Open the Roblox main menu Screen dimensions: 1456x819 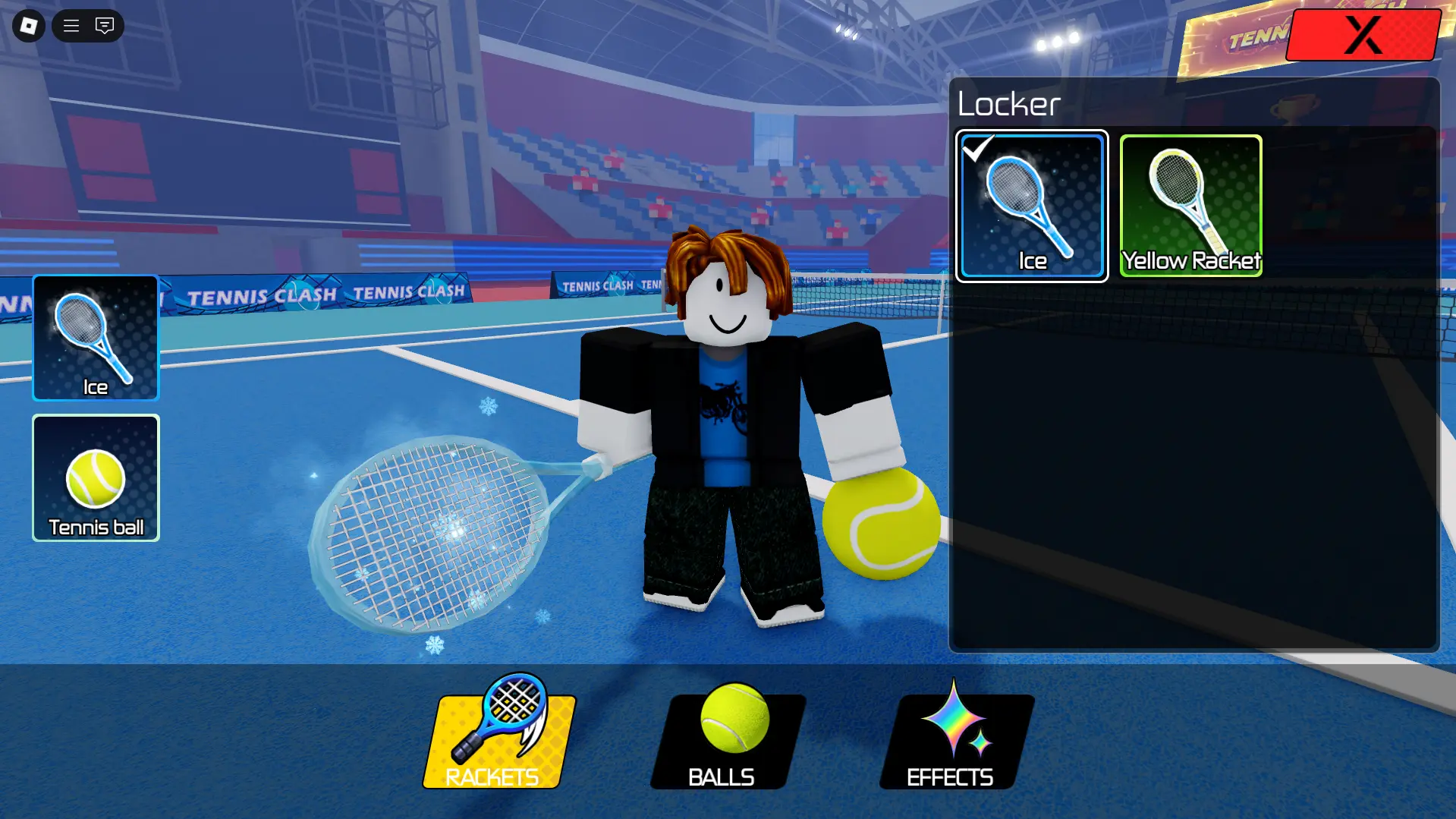pos(29,26)
